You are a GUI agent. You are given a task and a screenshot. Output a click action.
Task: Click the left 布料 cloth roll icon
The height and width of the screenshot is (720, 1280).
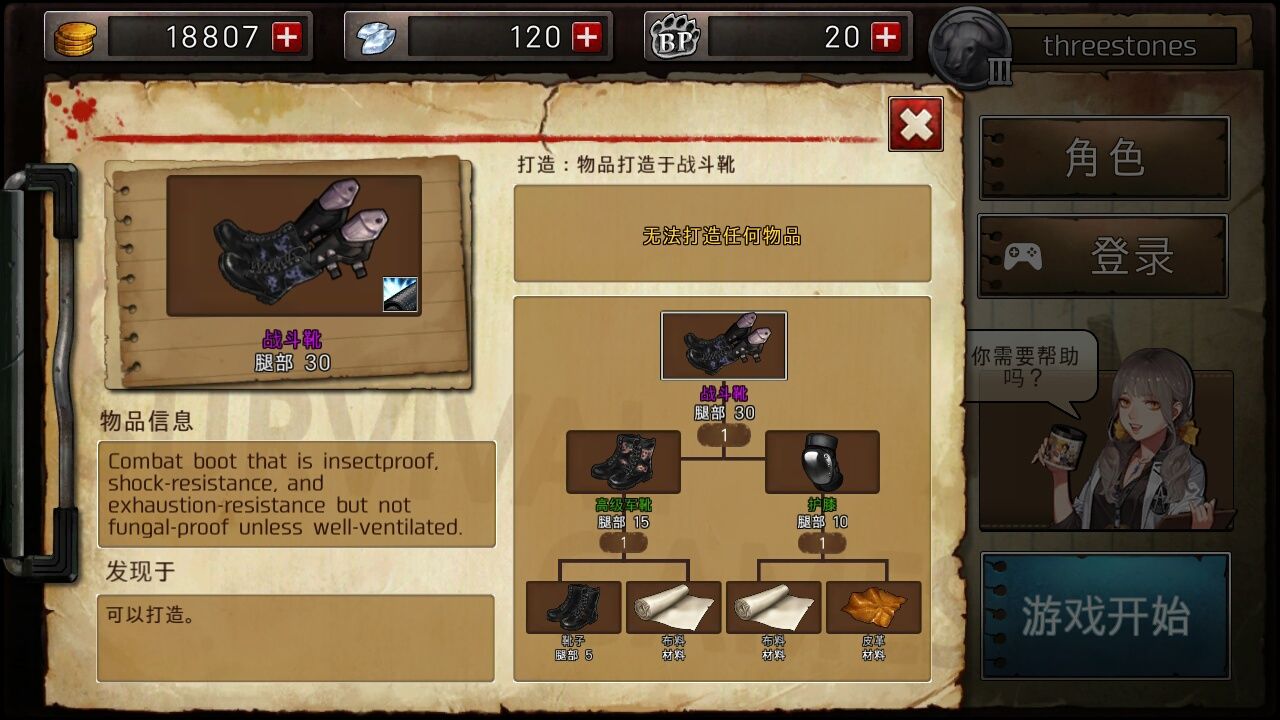pos(673,605)
